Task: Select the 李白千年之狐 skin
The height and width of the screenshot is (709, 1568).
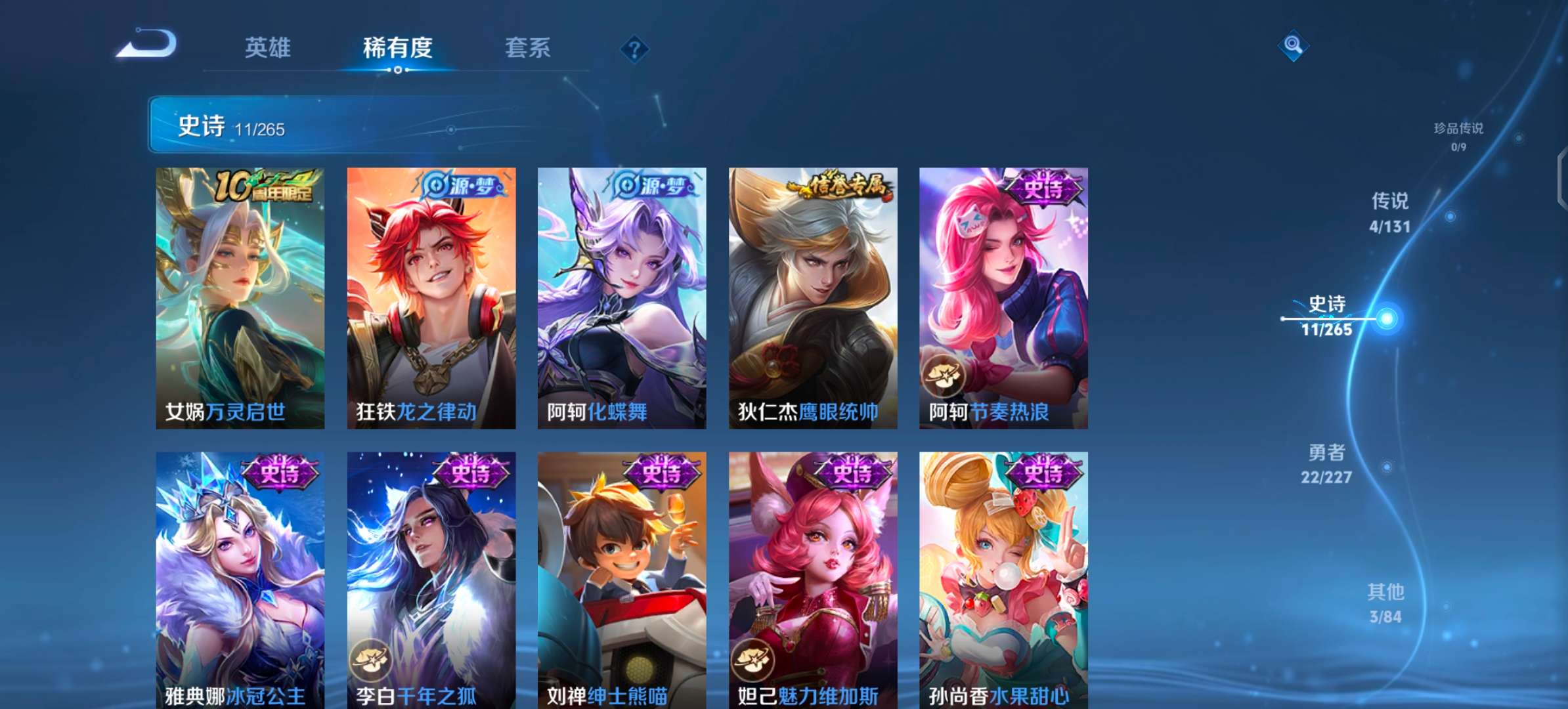Action: click(x=430, y=578)
